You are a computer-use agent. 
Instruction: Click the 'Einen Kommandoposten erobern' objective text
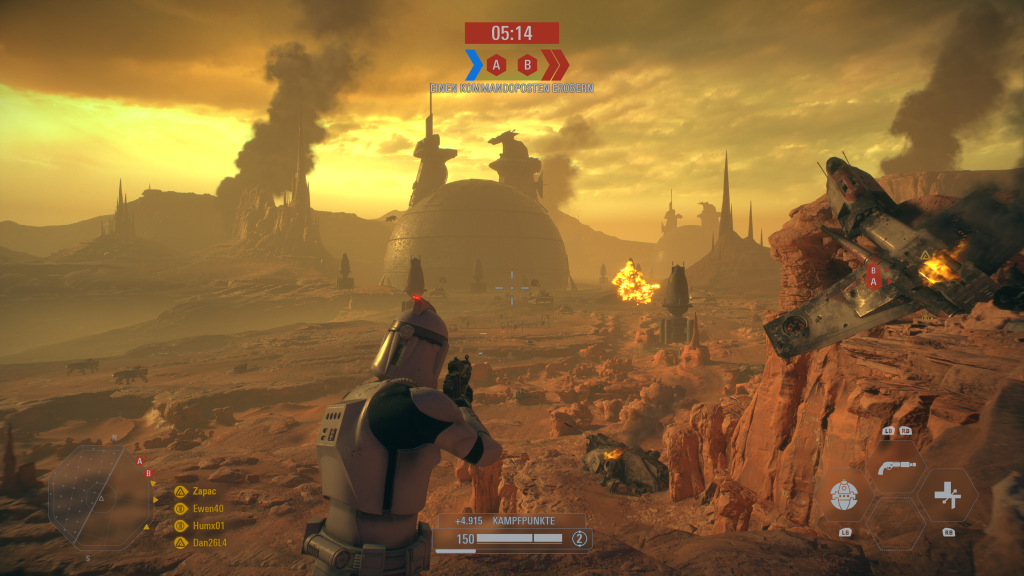coord(512,88)
